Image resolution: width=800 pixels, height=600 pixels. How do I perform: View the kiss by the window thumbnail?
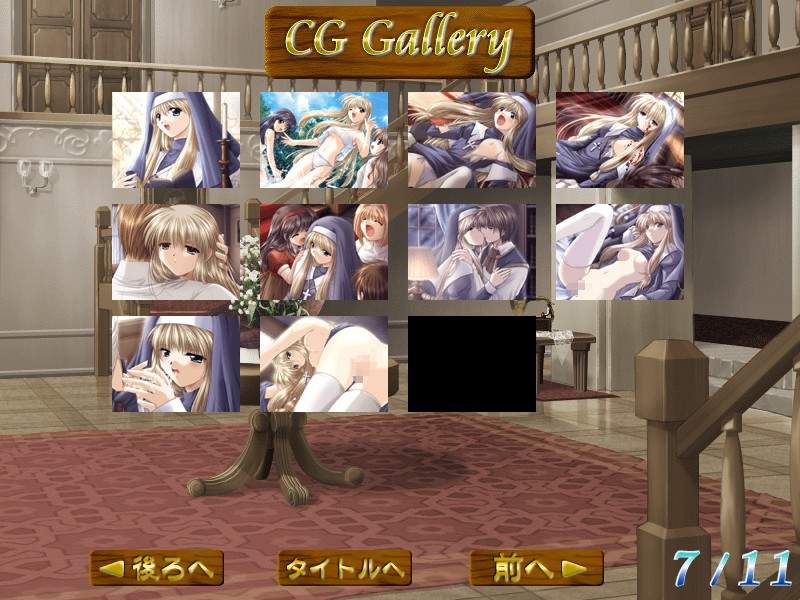(x=472, y=252)
